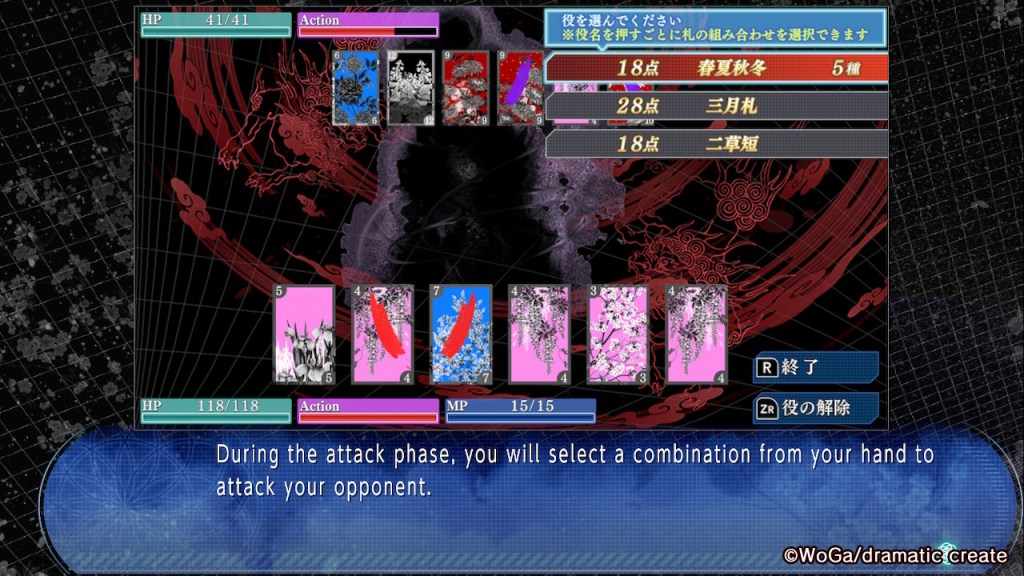Select the pink iris card numbered 5
Screen dimensions: 1024x576
pyautogui.click(x=304, y=335)
